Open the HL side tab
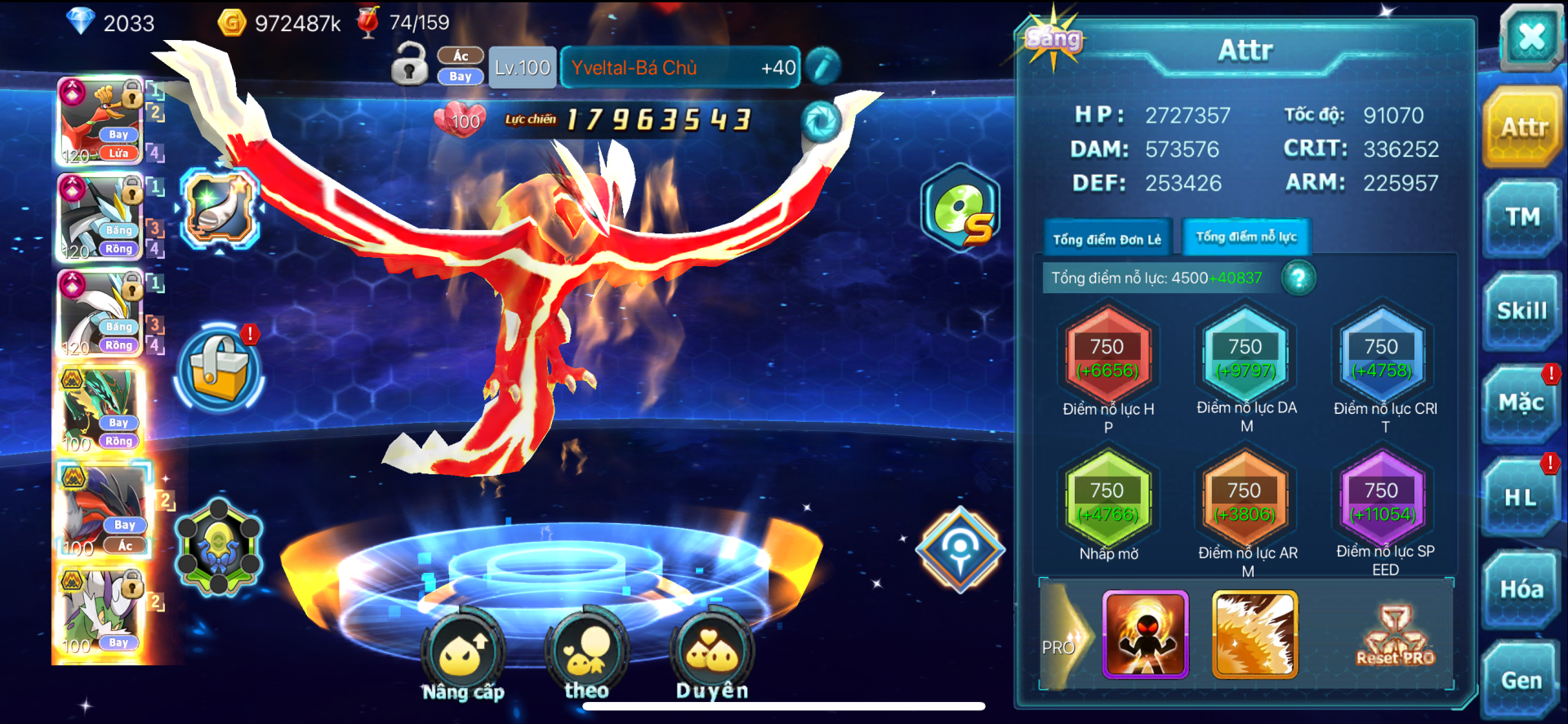 [x=1521, y=497]
